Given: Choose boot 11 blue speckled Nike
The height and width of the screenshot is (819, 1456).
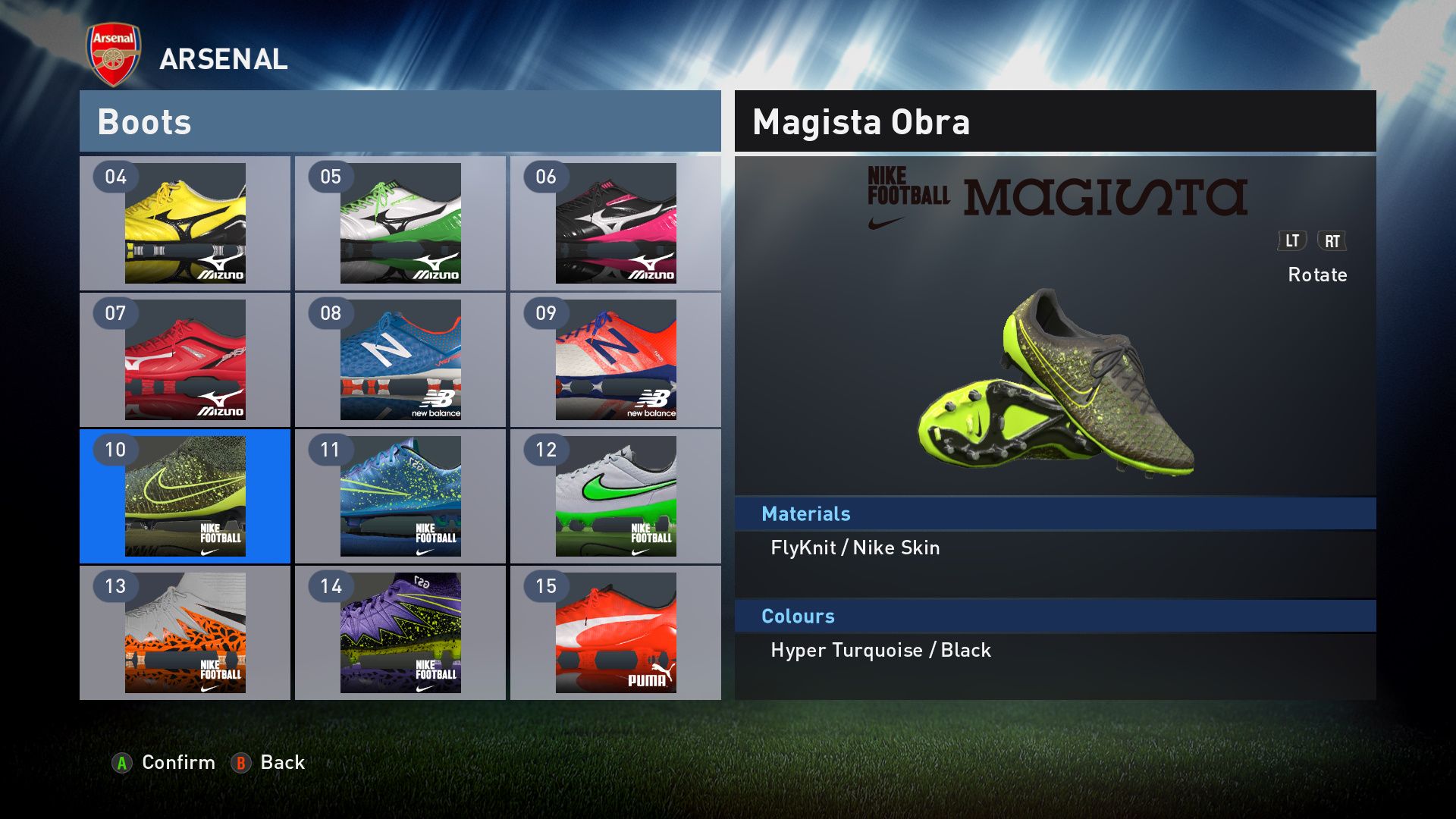Looking at the screenshot, I should [x=400, y=496].
